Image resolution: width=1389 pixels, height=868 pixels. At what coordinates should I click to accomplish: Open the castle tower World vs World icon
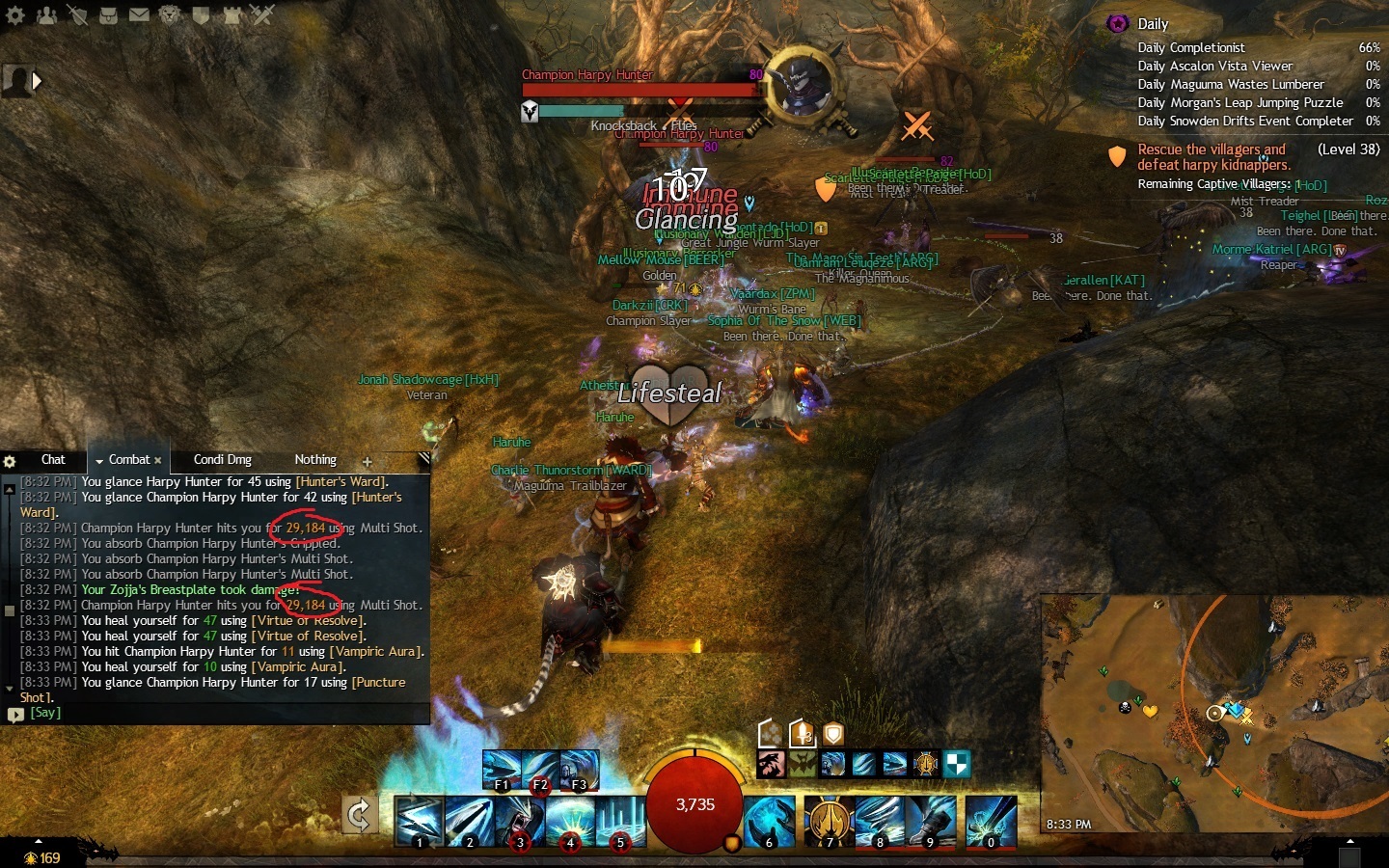click(231, 15)
